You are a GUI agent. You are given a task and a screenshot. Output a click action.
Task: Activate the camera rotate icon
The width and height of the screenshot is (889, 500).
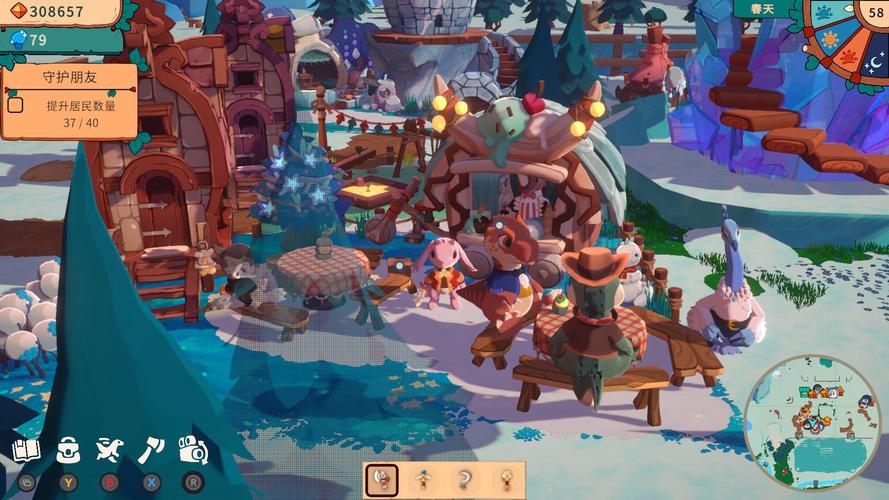coord(192,449)
